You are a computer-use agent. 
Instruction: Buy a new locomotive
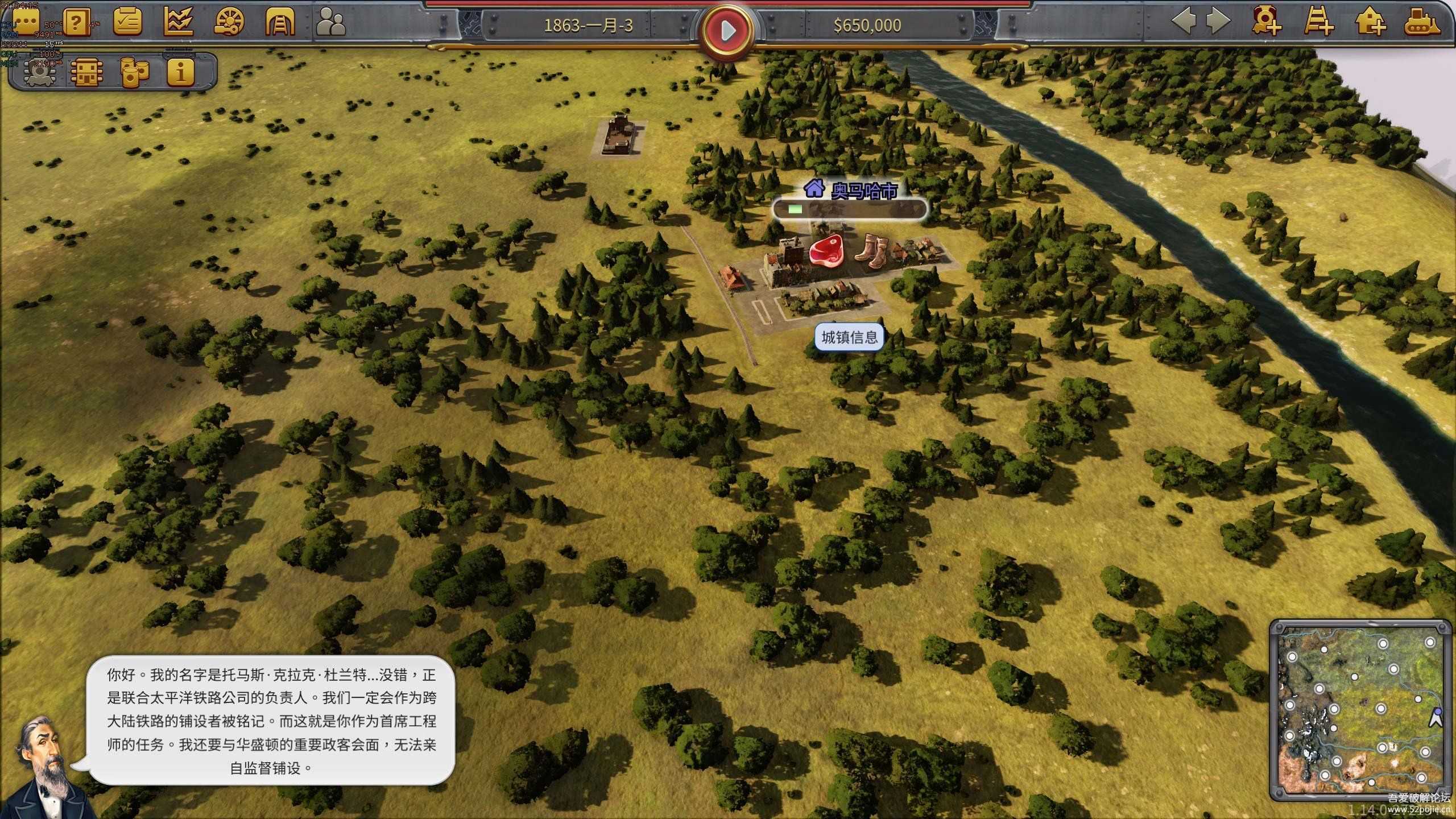click(1266, 22)
